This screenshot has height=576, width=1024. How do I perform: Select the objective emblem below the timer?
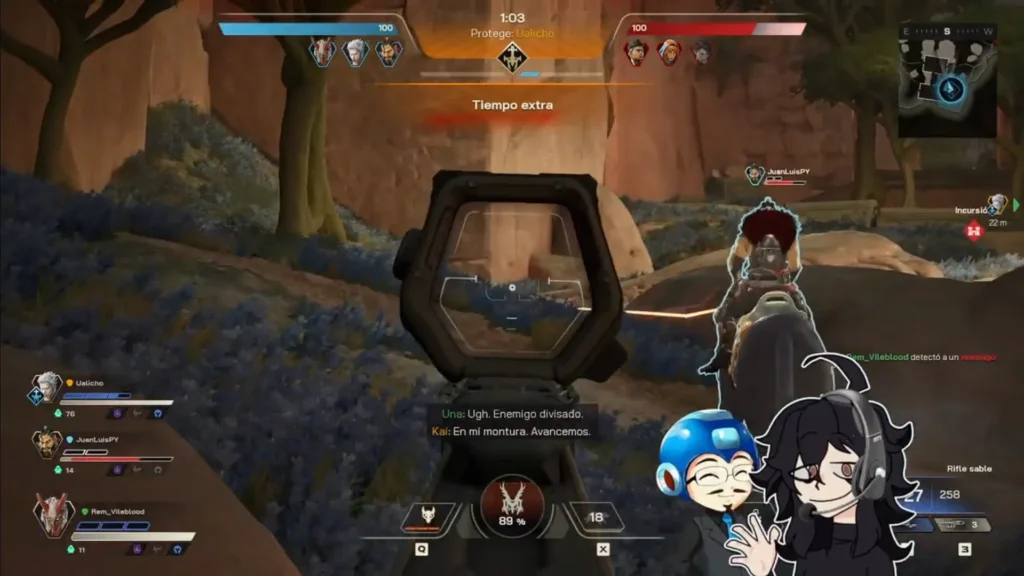[512, 58]
